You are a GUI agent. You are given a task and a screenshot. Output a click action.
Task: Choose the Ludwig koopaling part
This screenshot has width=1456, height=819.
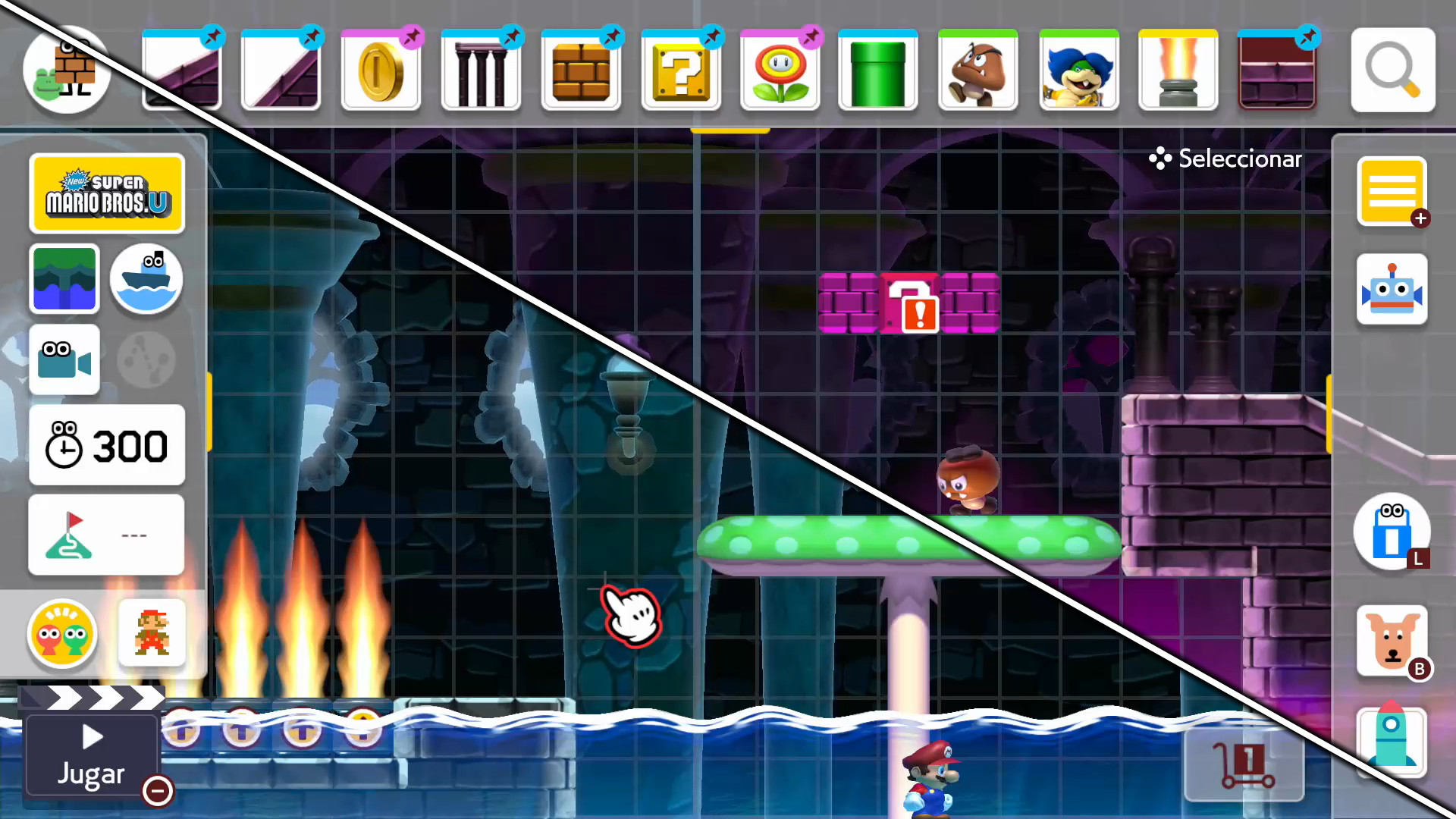point(1078,69)
